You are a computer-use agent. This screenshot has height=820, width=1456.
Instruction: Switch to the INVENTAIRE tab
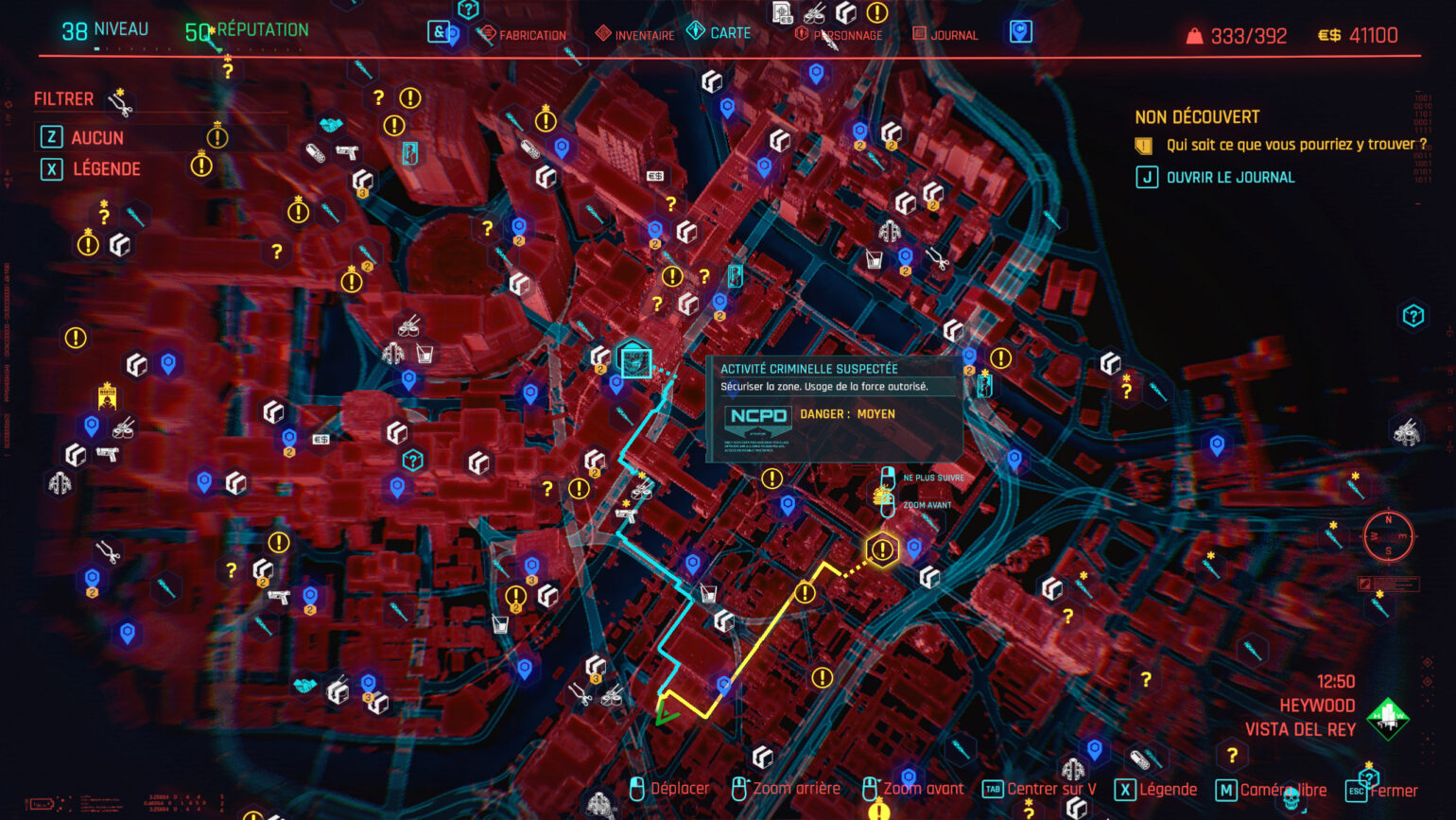tap(643, 34)
